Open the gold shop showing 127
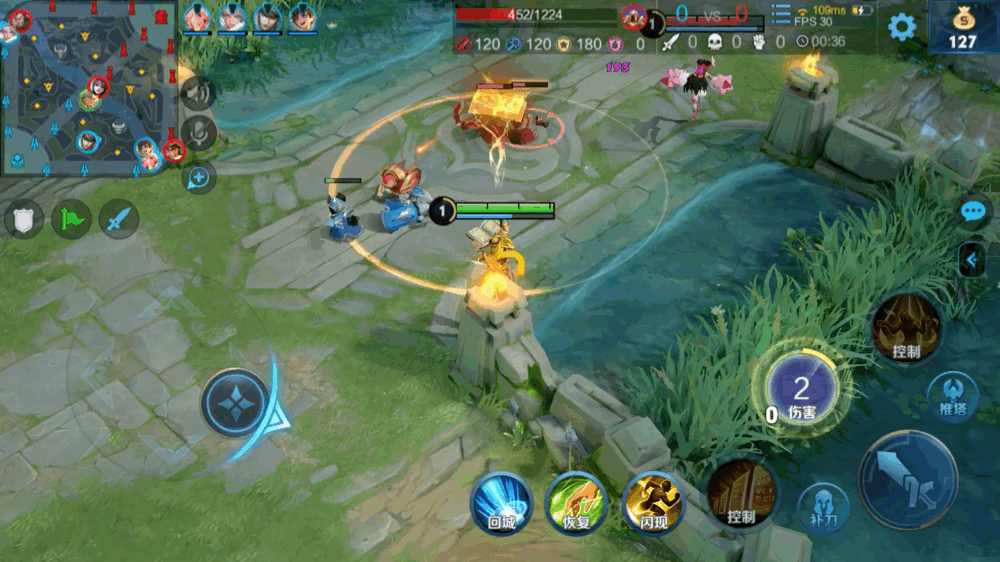Viewport: 1000px width, 562px height. pos(962,27)
